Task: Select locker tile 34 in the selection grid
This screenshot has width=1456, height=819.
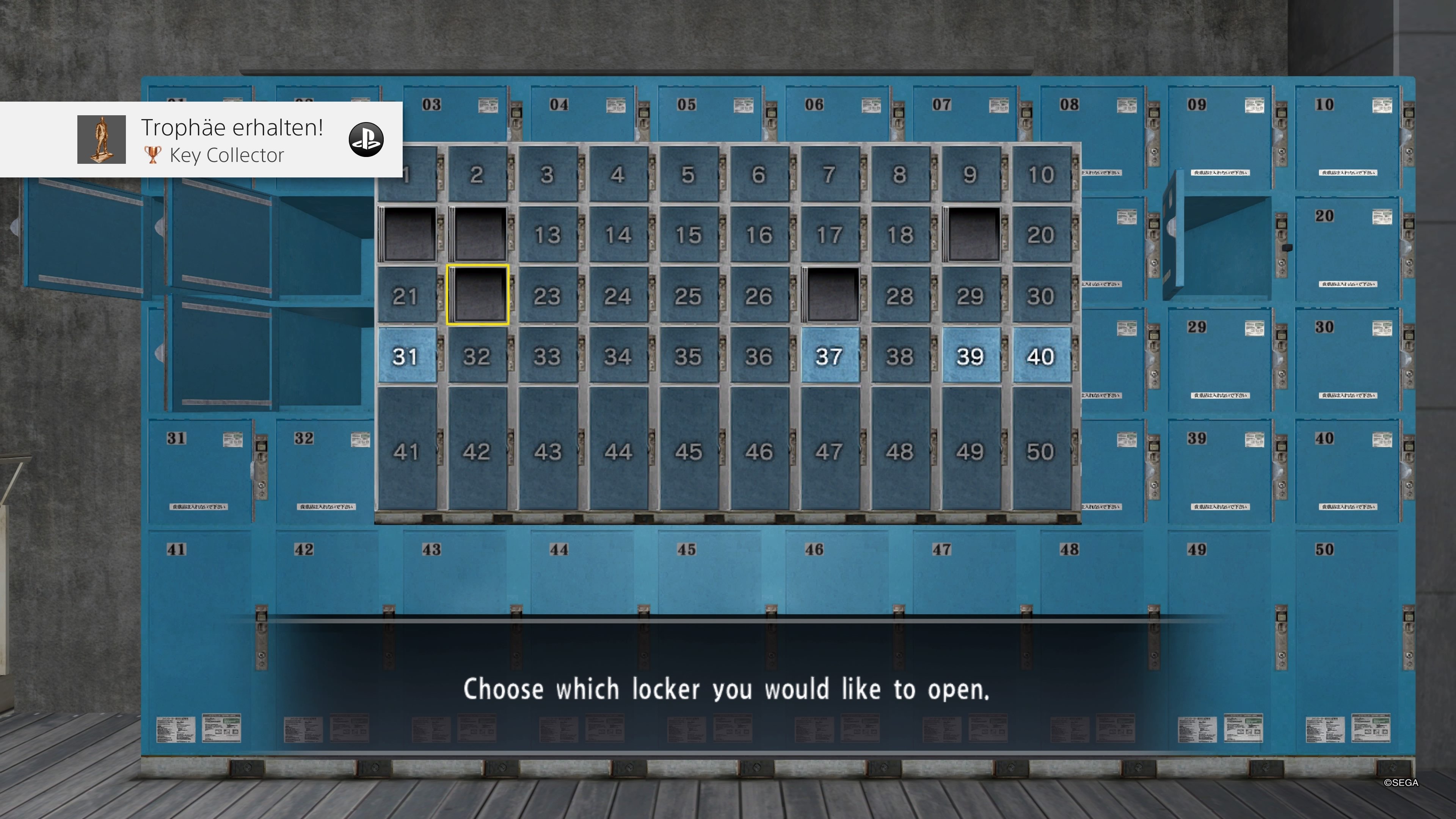Action: (x=618, y=356)
